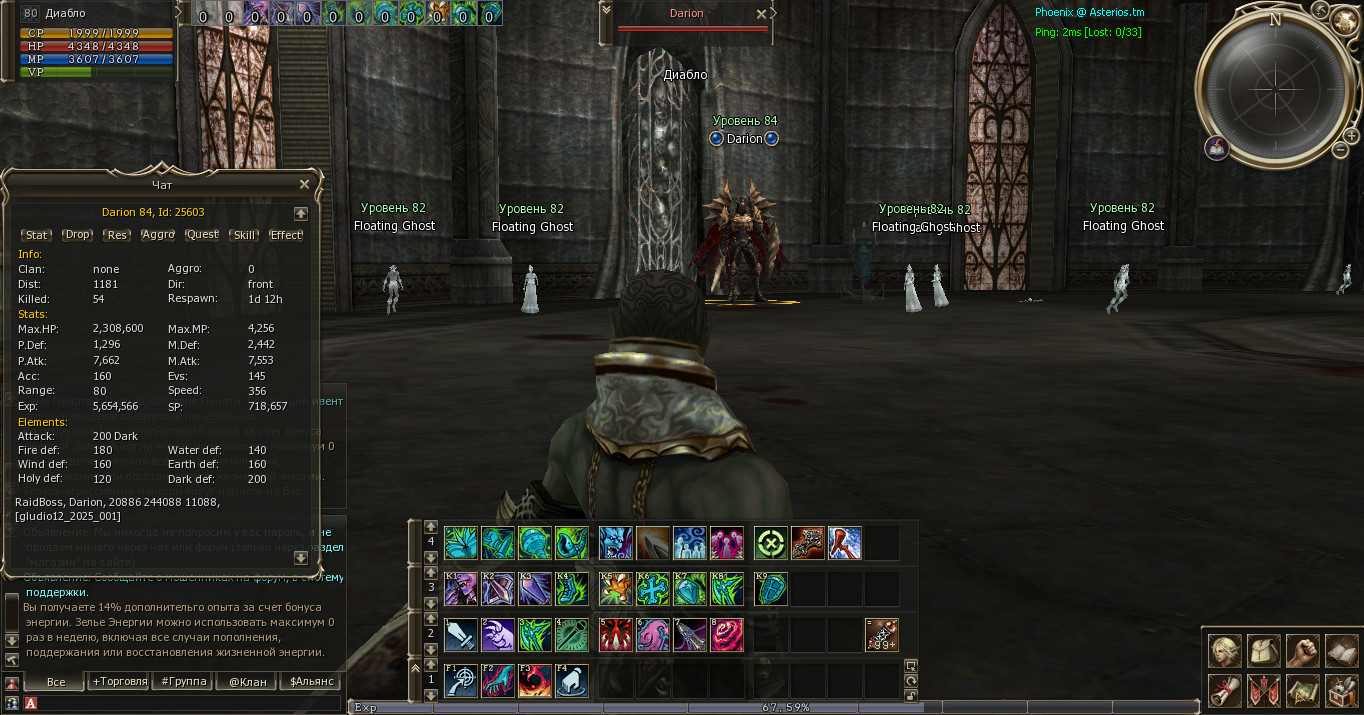Activate the K6 teal cross skill
Viewport: 1364px width, 715px height.
click(x=653, y=589)
